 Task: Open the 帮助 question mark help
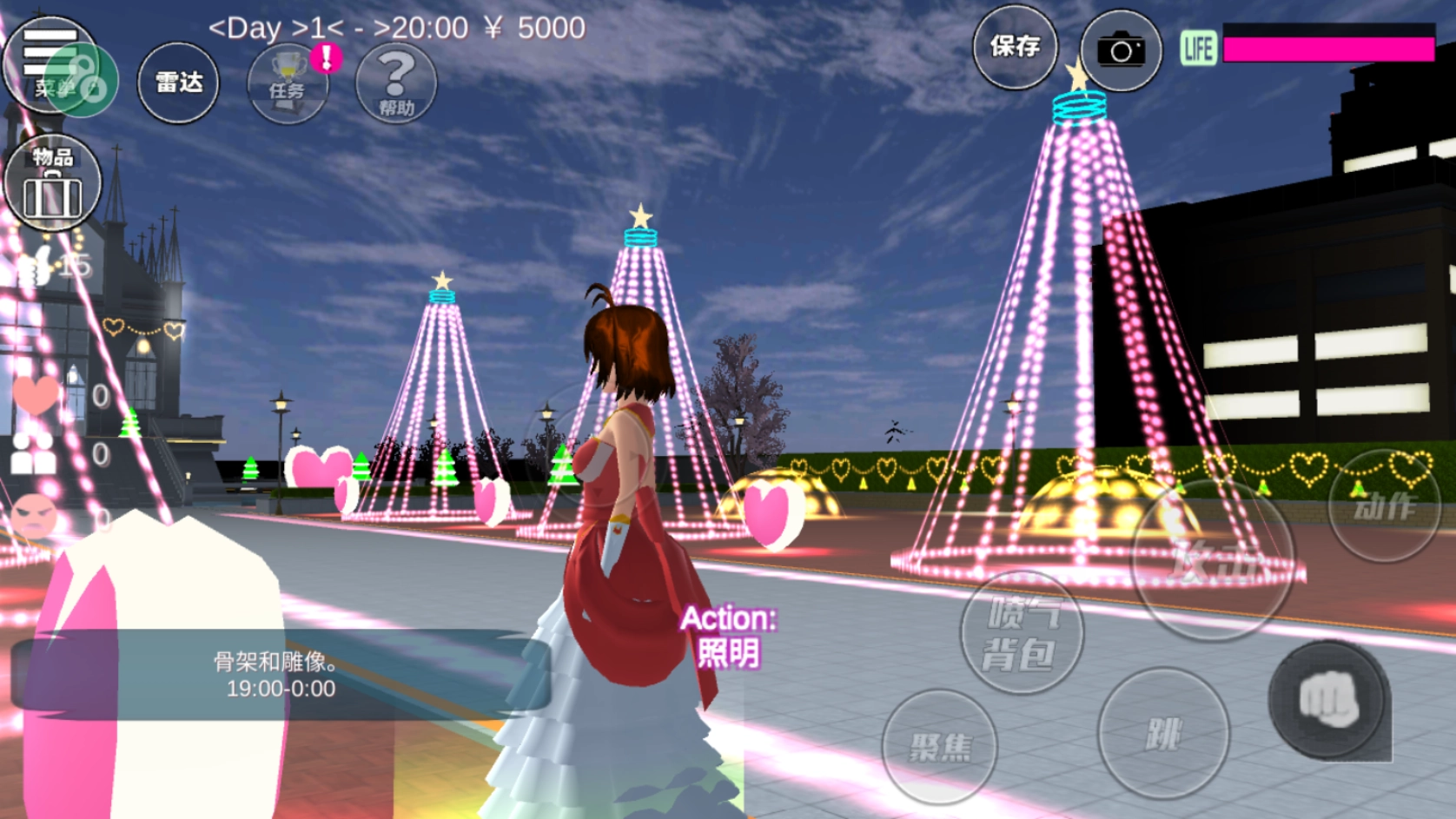click(395, 83)
